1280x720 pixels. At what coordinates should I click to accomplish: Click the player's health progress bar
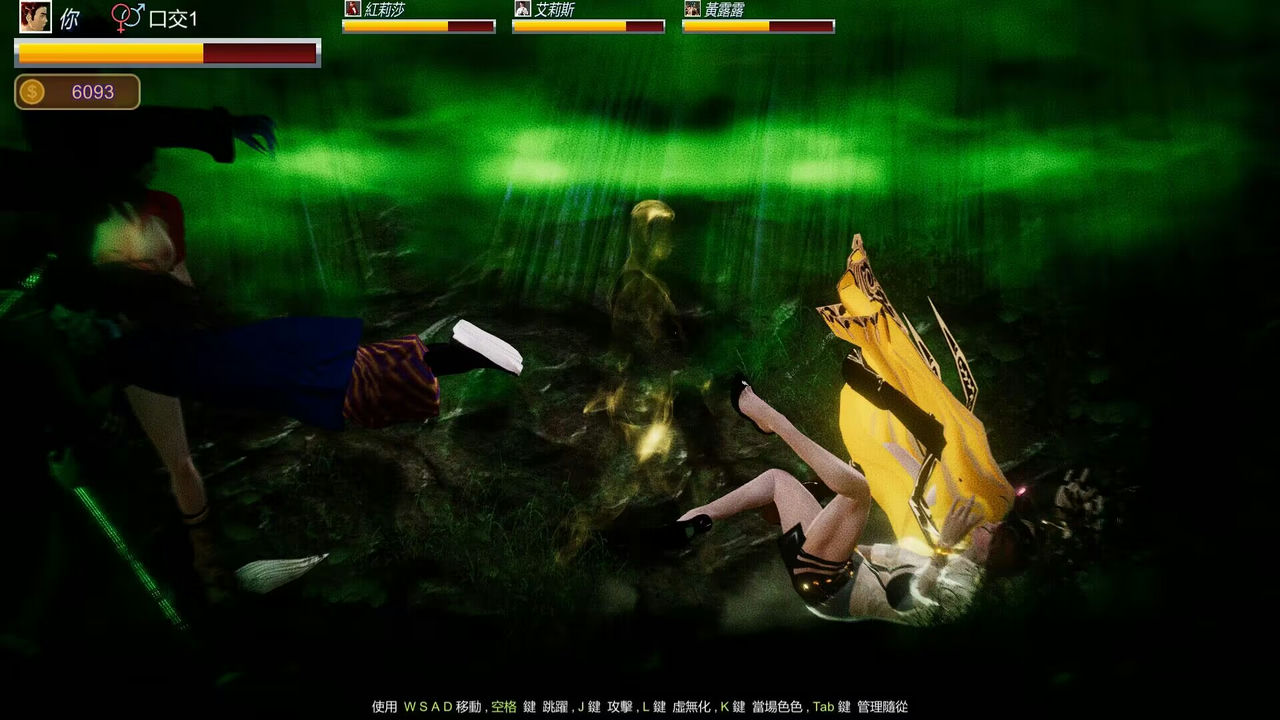(166, 52)
